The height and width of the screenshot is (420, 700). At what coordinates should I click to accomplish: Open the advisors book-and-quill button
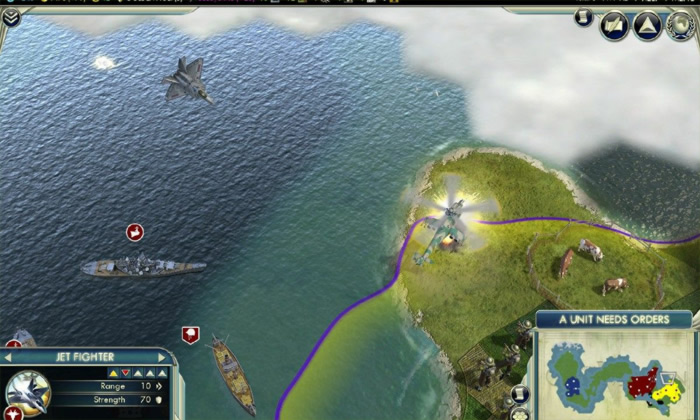tap(615, 26)
